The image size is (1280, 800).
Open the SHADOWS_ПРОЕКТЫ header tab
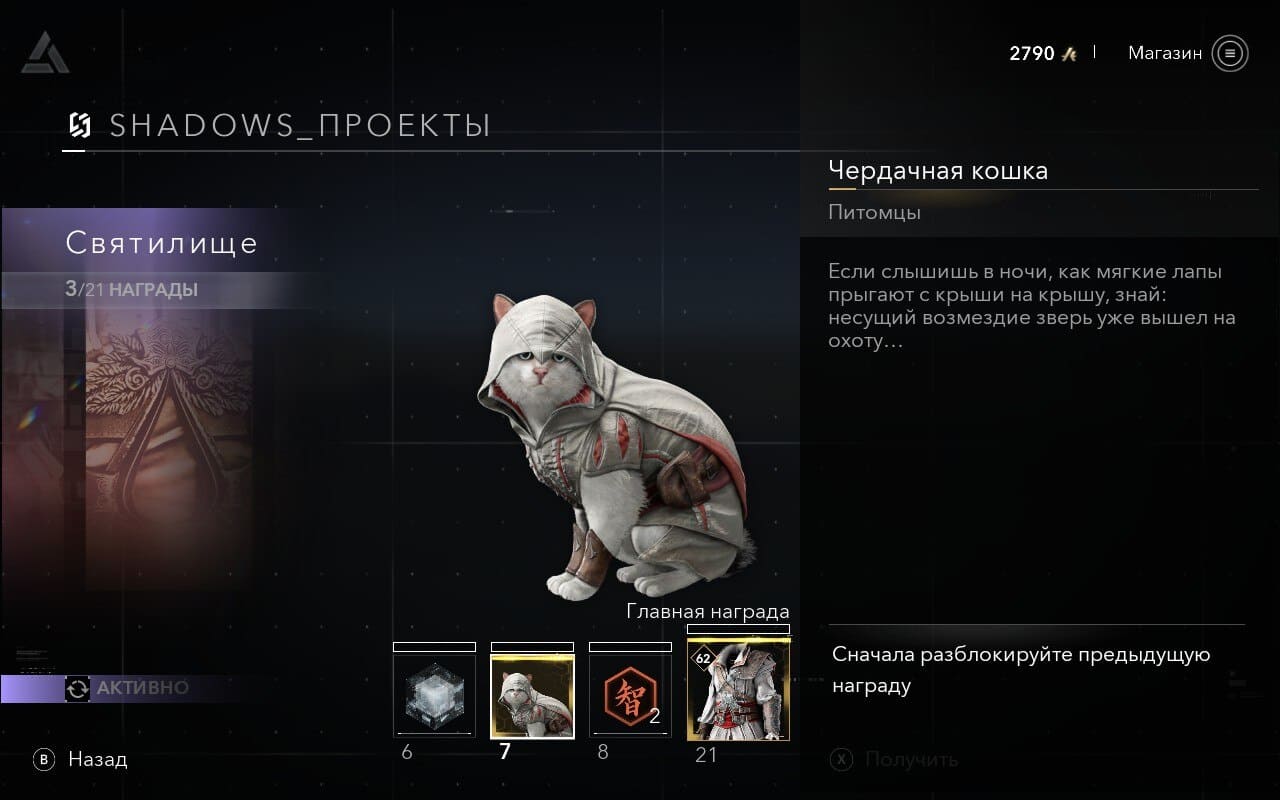click(x=280, y=126)
